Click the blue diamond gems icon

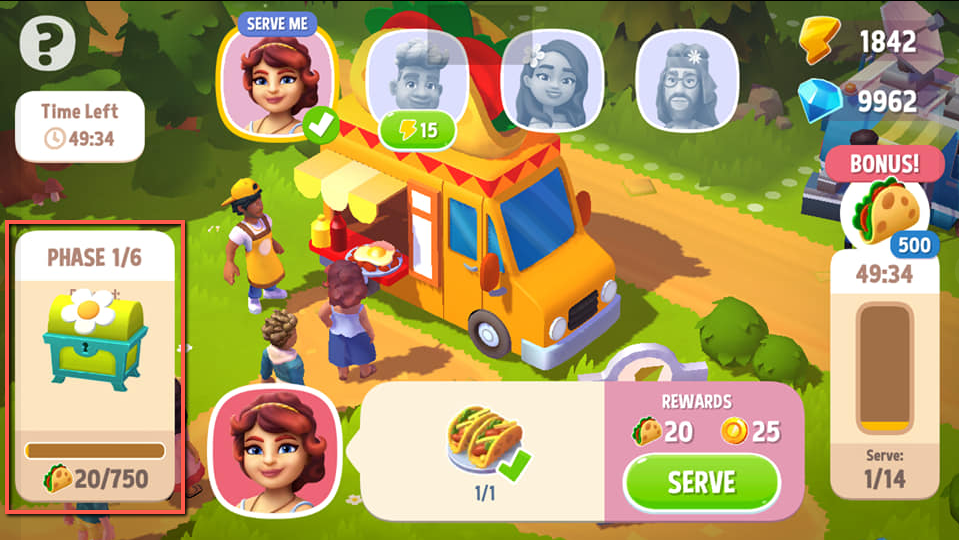pyautogui.click(x=821, y=100)
